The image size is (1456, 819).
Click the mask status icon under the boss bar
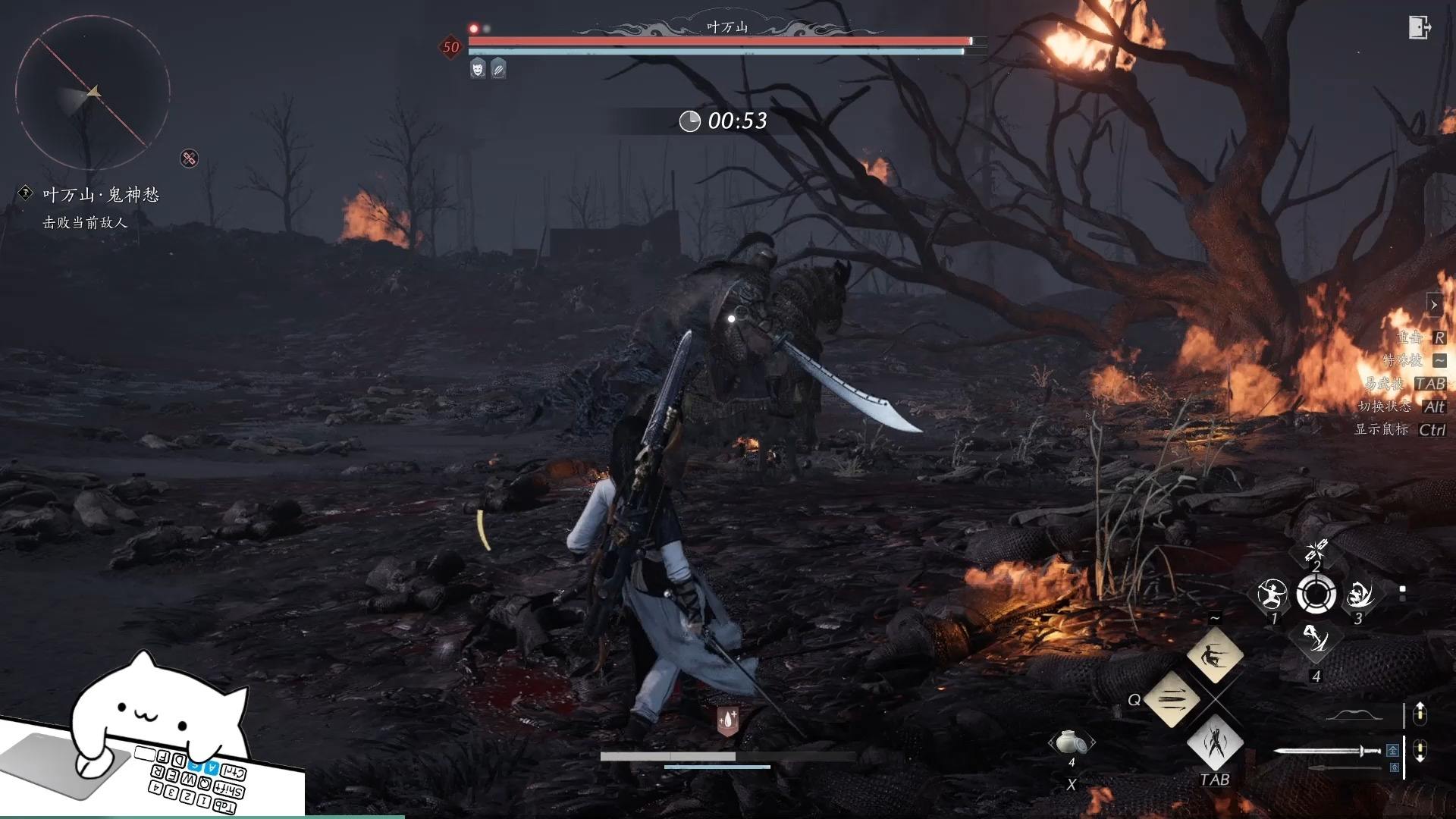tap(478, 70)
